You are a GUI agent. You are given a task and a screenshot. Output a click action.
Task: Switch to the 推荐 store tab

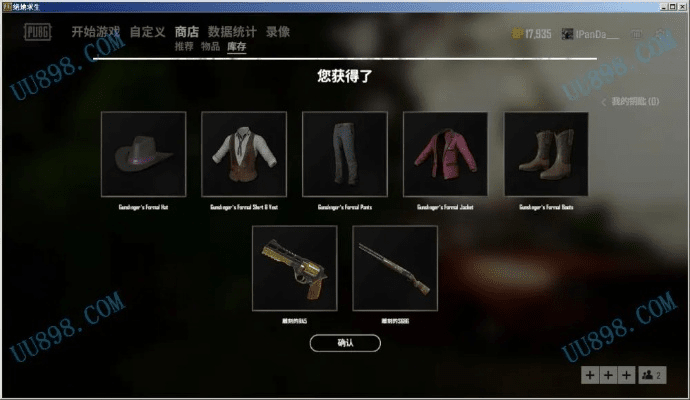[x=184, y=47]
